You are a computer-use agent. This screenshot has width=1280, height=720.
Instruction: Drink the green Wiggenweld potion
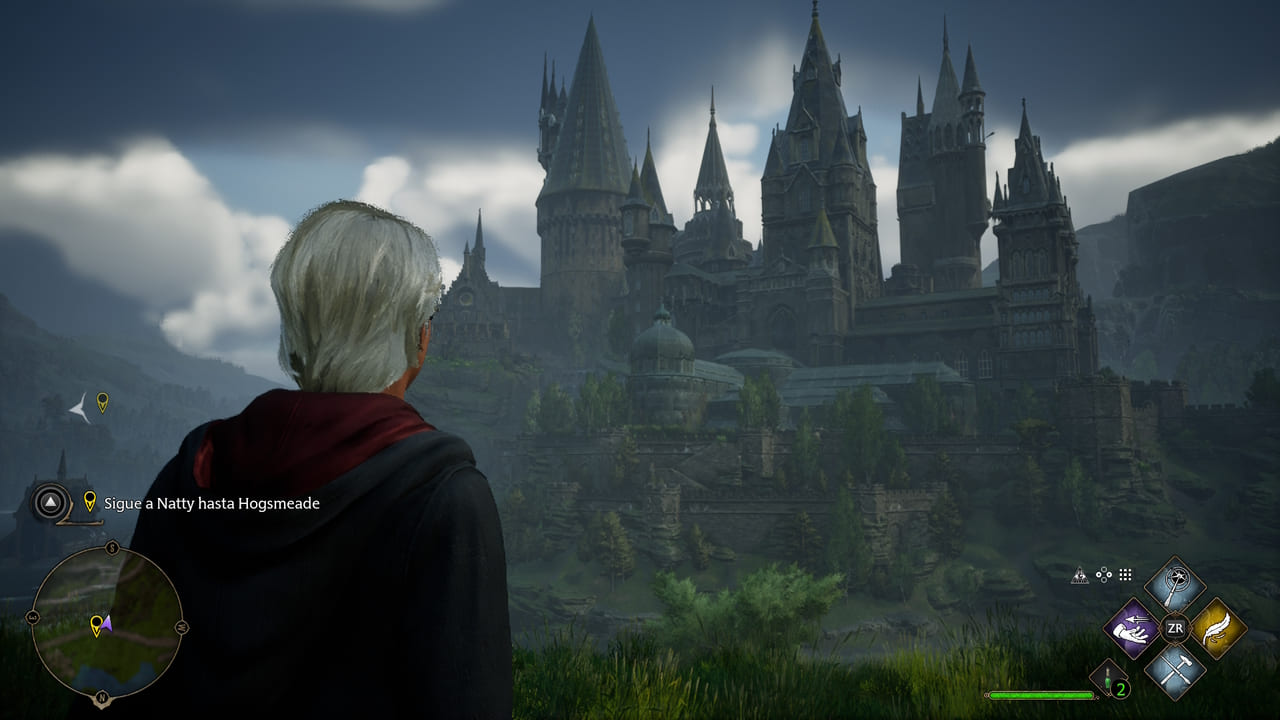(x=1110, y=679)
